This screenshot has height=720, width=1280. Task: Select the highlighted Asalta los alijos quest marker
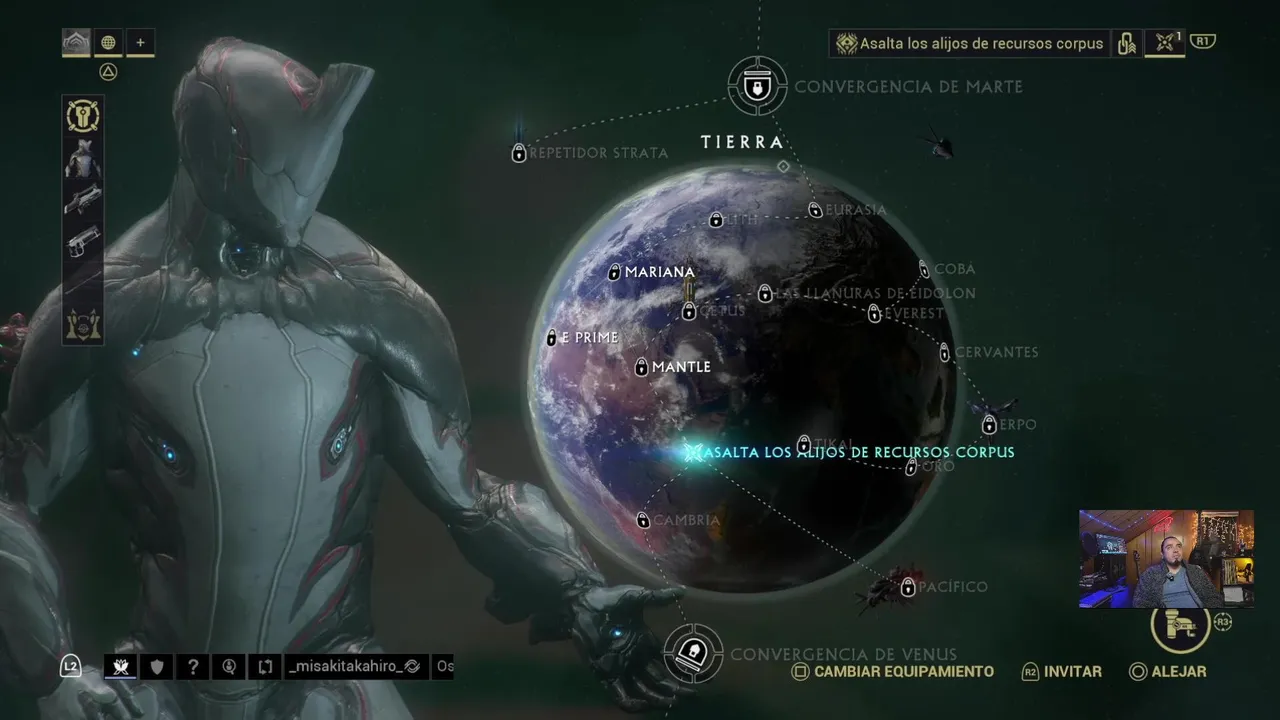pos(694,452)
